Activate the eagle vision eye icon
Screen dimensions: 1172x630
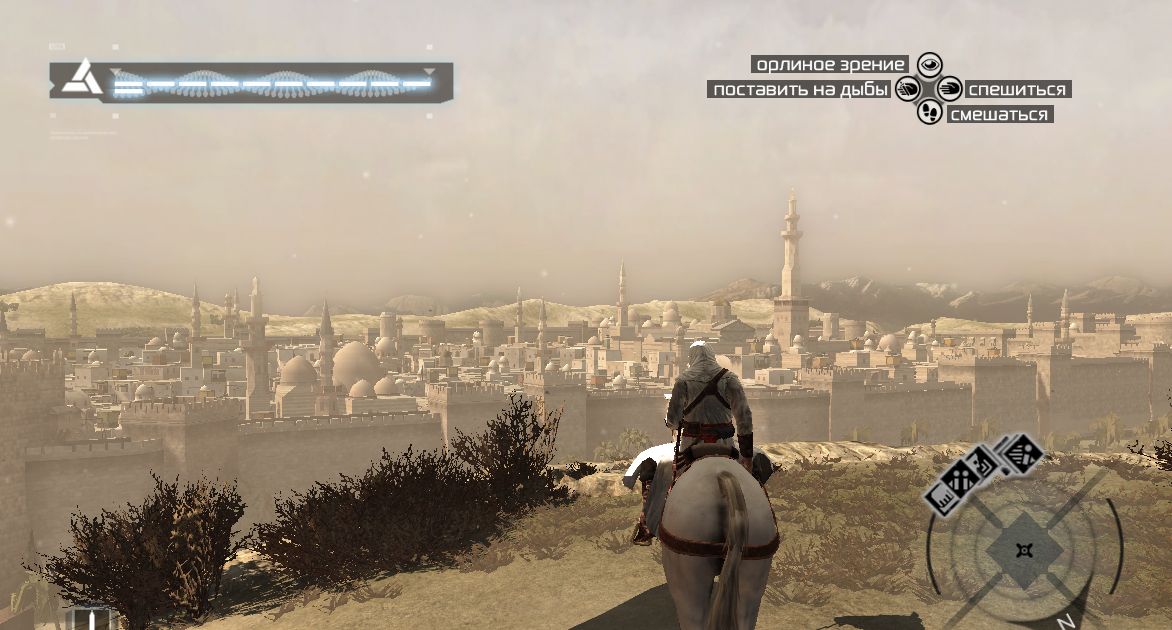click(930, 65)
